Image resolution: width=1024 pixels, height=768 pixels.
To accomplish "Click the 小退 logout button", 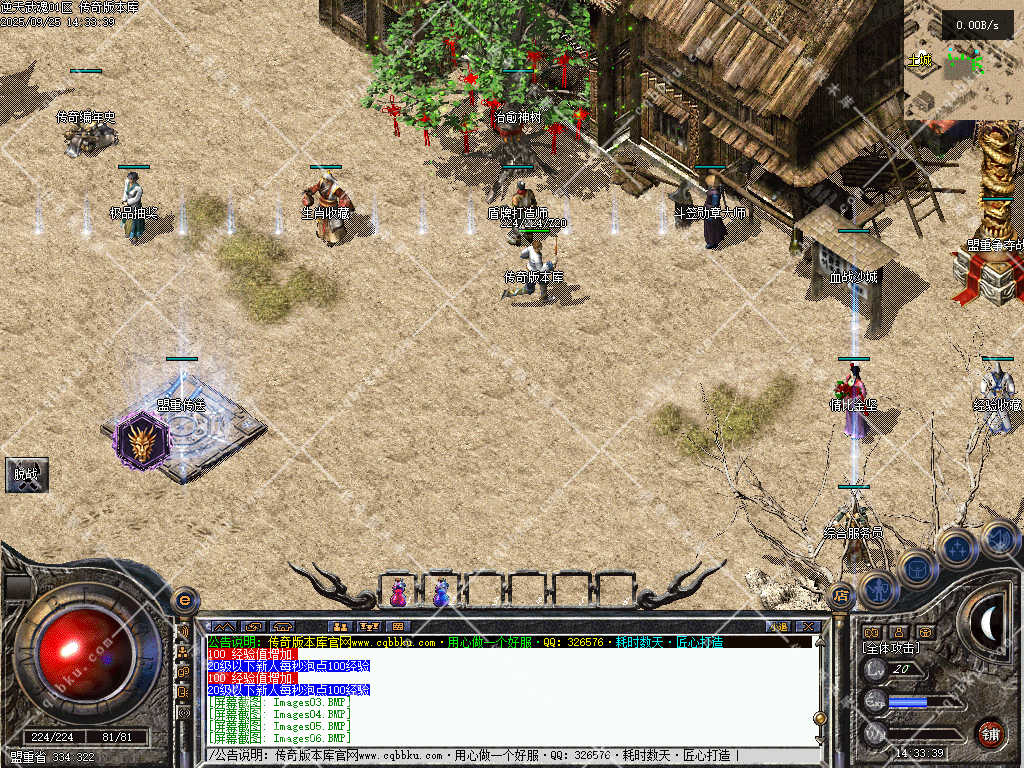I will tap(779, 627).
